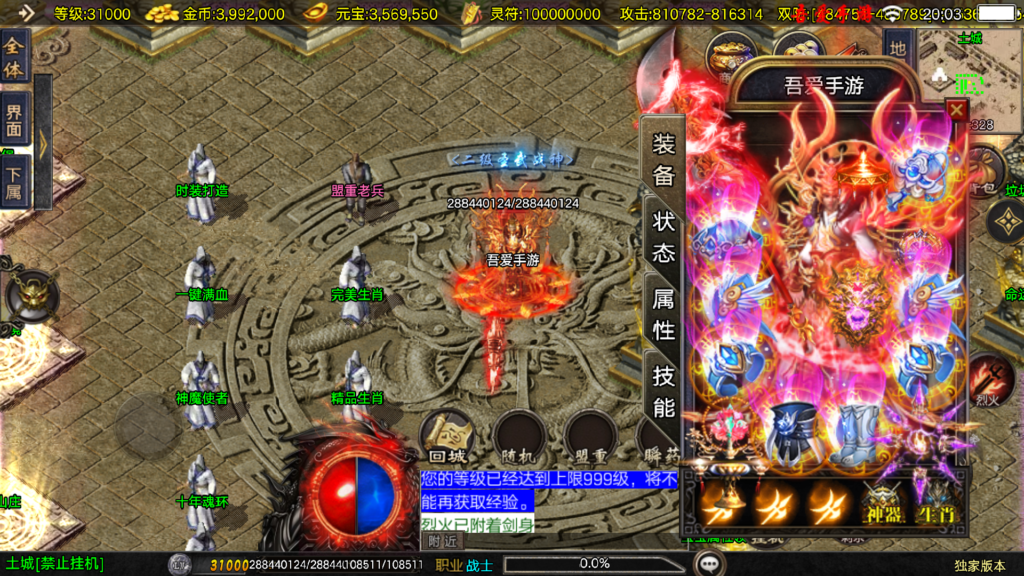Select the 技能 skills tab
Image resolution: width=1024 pixels, height=576 pixels.
[x=663, y=391]
